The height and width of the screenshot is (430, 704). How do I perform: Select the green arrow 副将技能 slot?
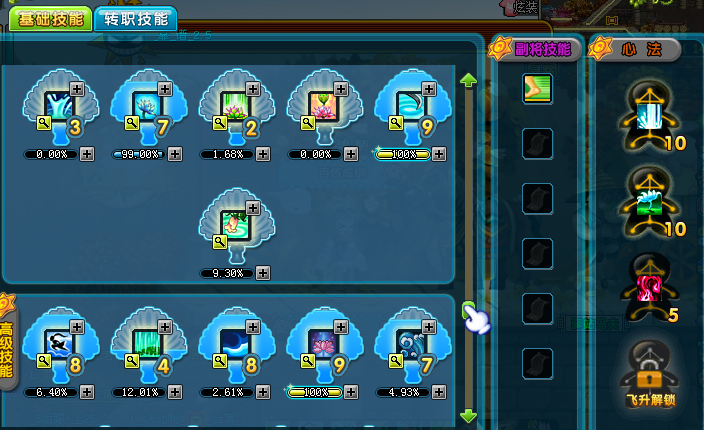tap(537, 89)
